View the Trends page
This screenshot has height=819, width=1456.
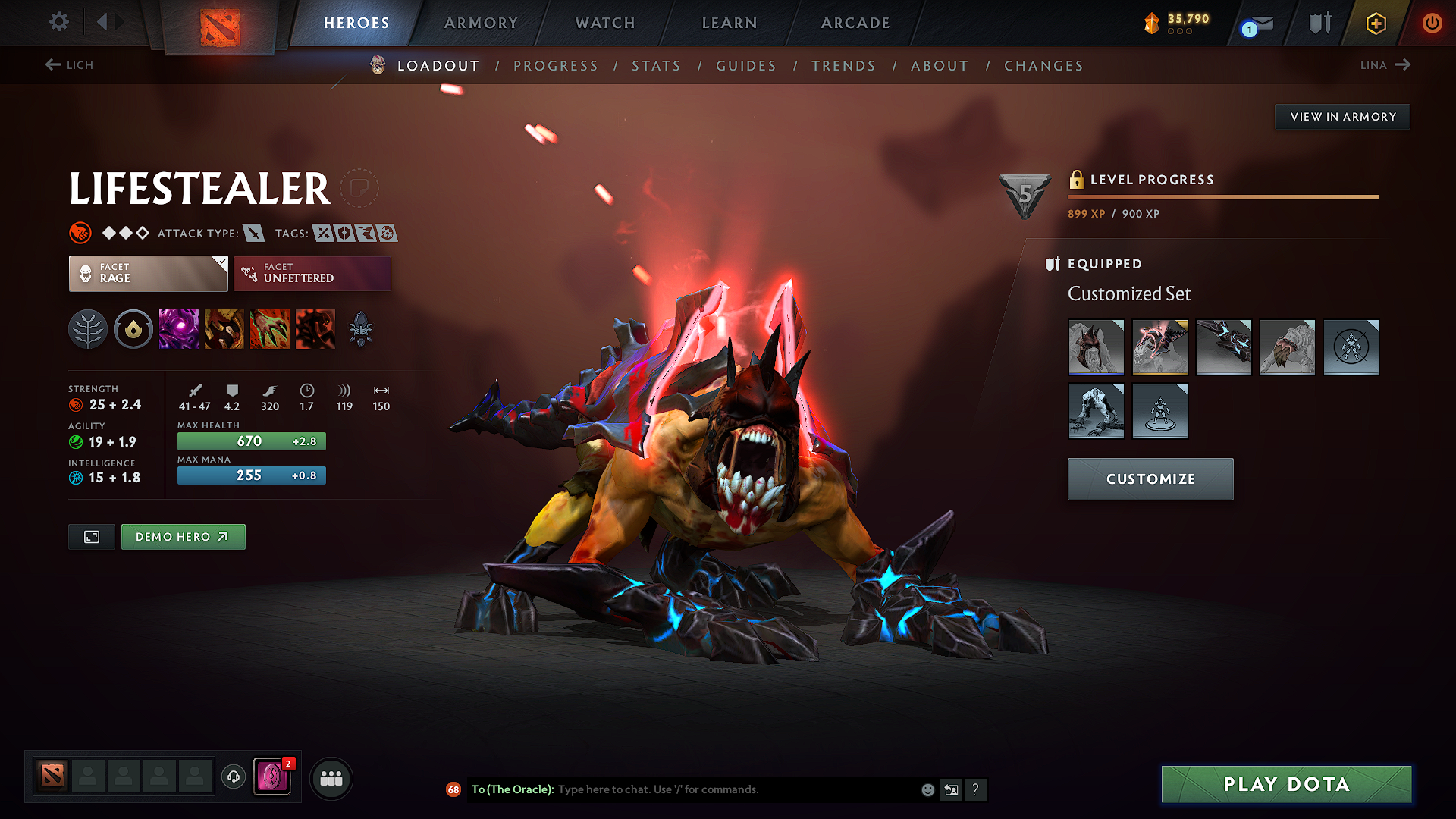(843, 66)
